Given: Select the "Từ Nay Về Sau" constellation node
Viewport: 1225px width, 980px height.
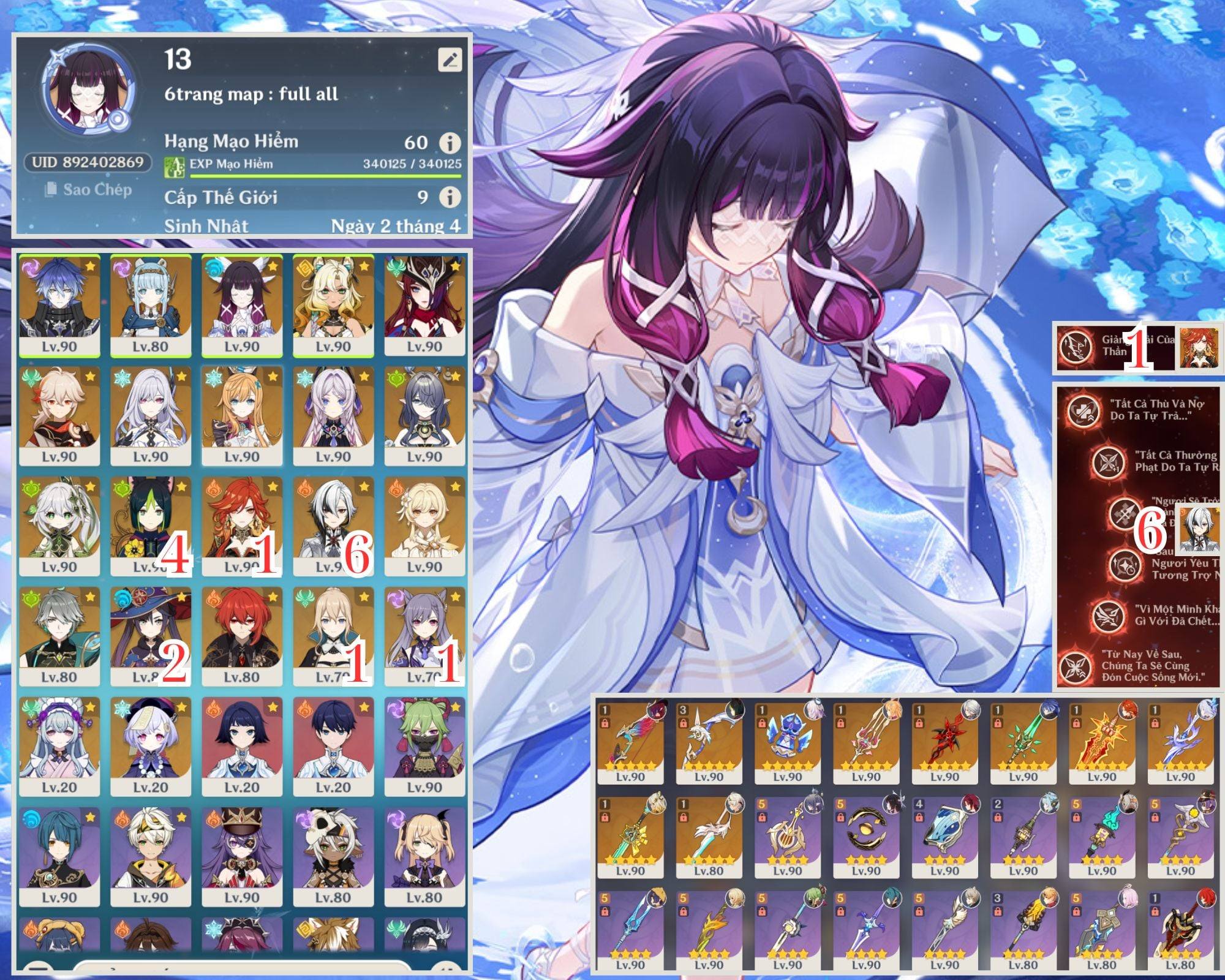Looking at the screenshot, I should (x=1076, y=666).
